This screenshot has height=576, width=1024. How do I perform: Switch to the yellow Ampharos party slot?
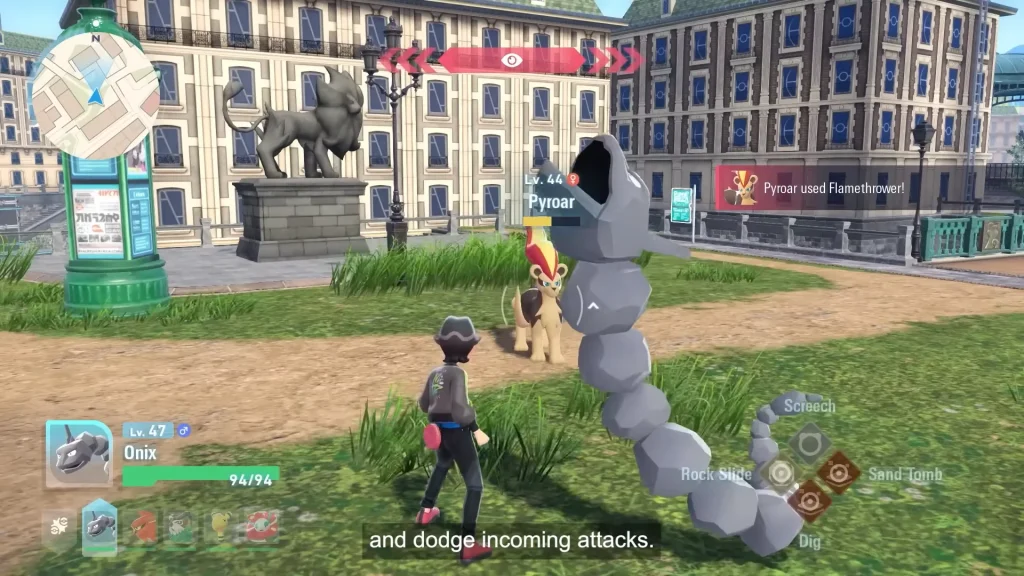(220, 526)
